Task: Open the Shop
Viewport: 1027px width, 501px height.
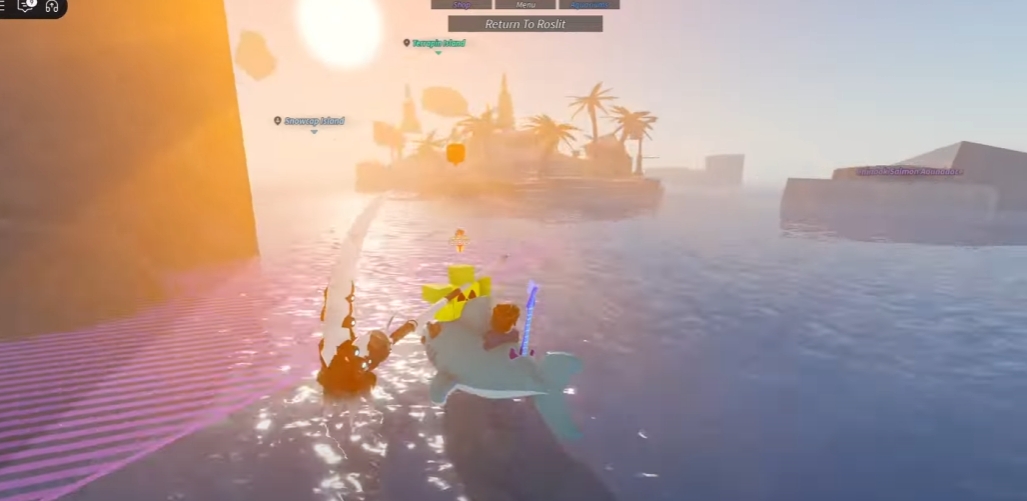Action: pos(461,4)
